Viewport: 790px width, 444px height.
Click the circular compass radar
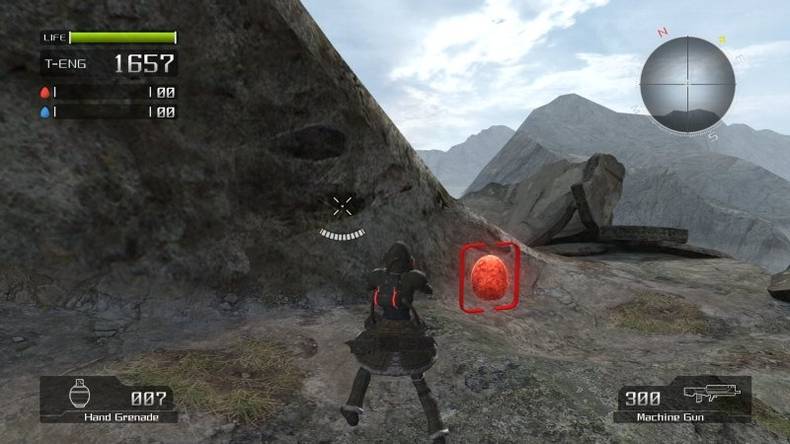pos(687,85)
